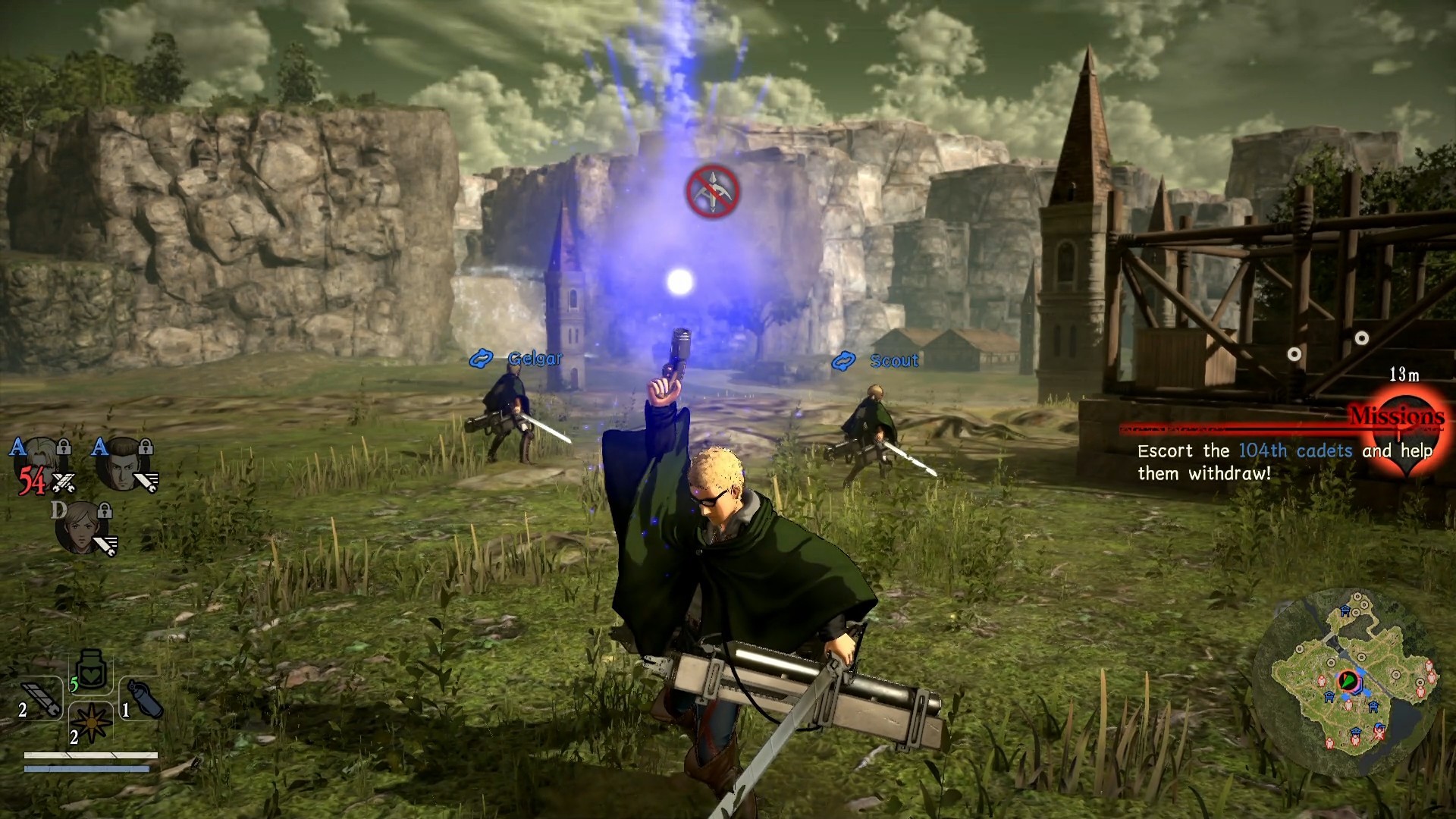Expand the Missions panel
The width and height of the screenshot is (1456, 819).
1398,416
